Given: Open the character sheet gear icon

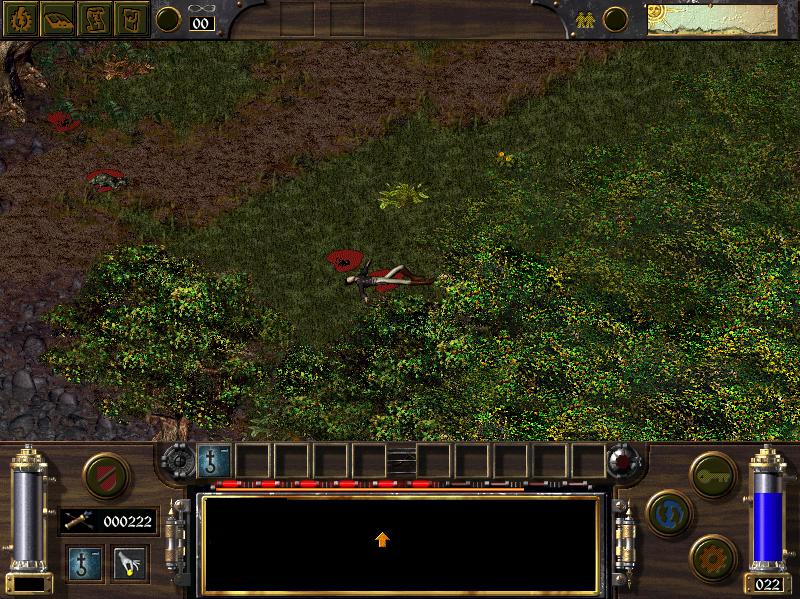Looking at the screenshot, I should 19,19.
